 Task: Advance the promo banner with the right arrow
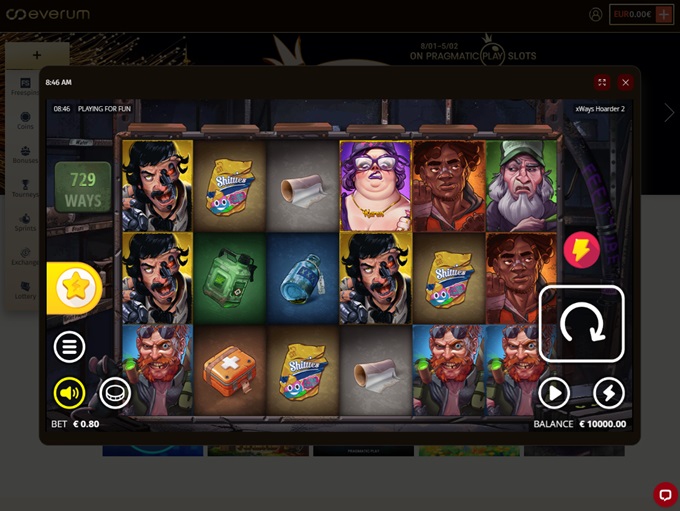[669, 113]
